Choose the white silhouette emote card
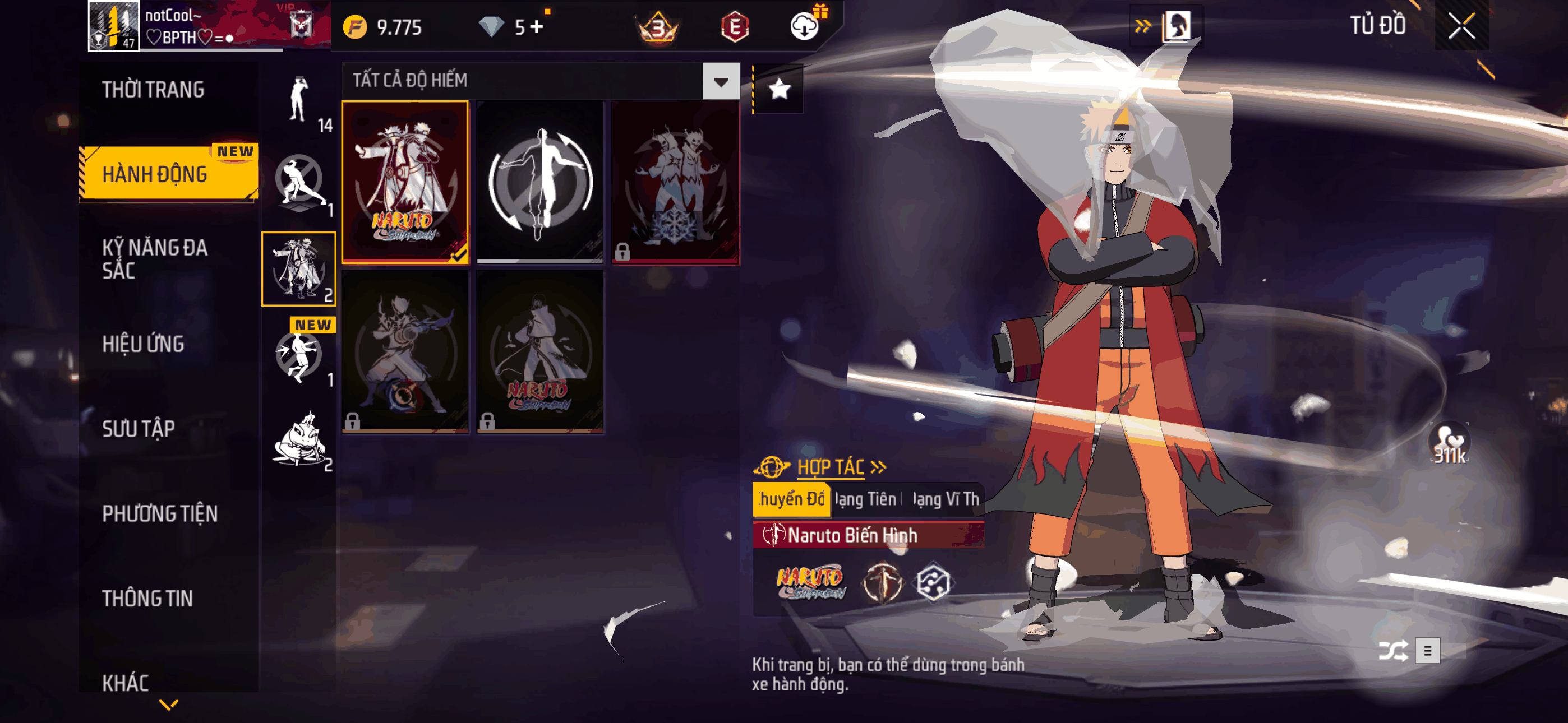The image size is (1568, 723). 540,182
